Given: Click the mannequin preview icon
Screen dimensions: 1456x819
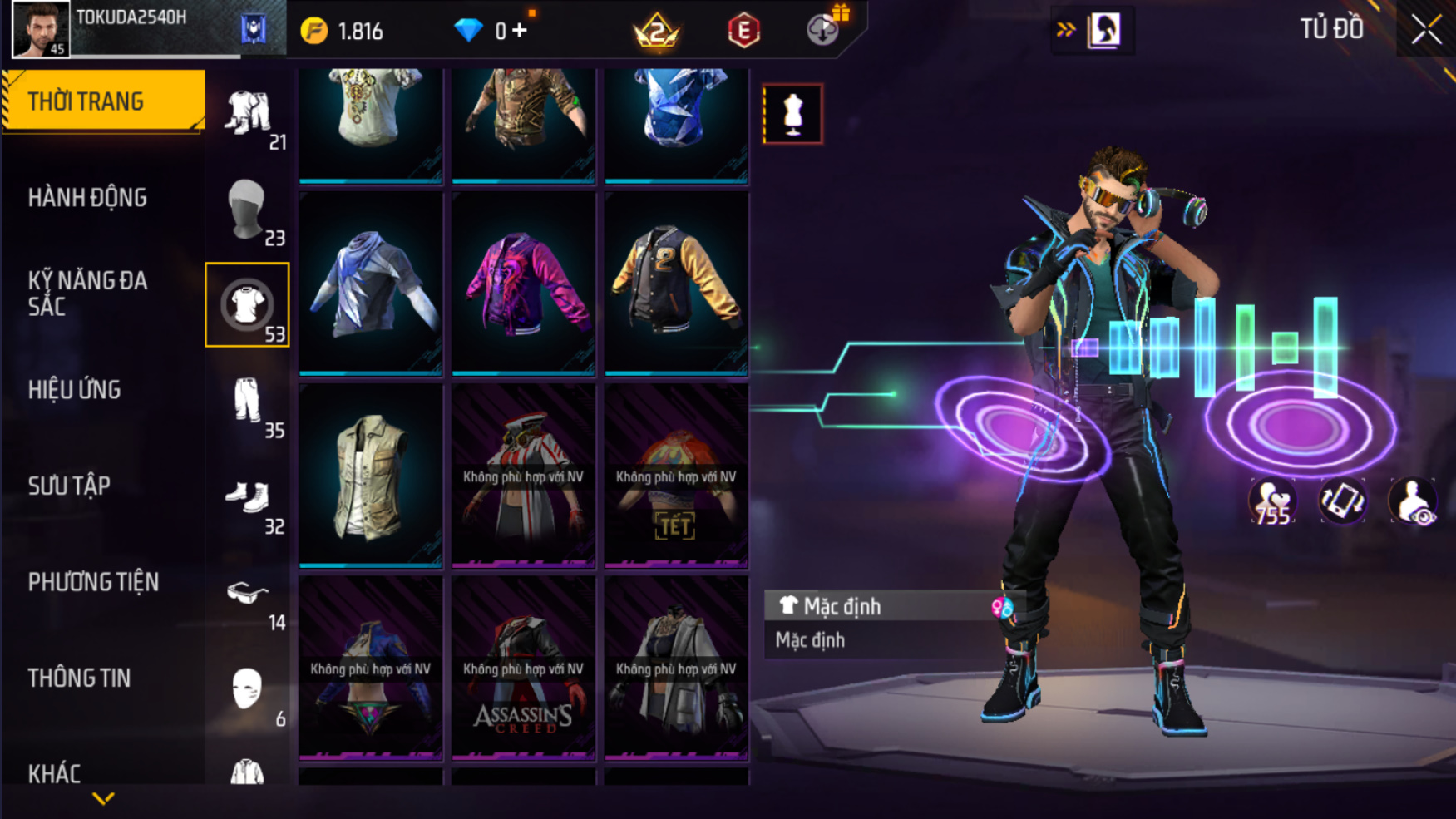Looking at the screenshot, I should [x=793, y=114].
